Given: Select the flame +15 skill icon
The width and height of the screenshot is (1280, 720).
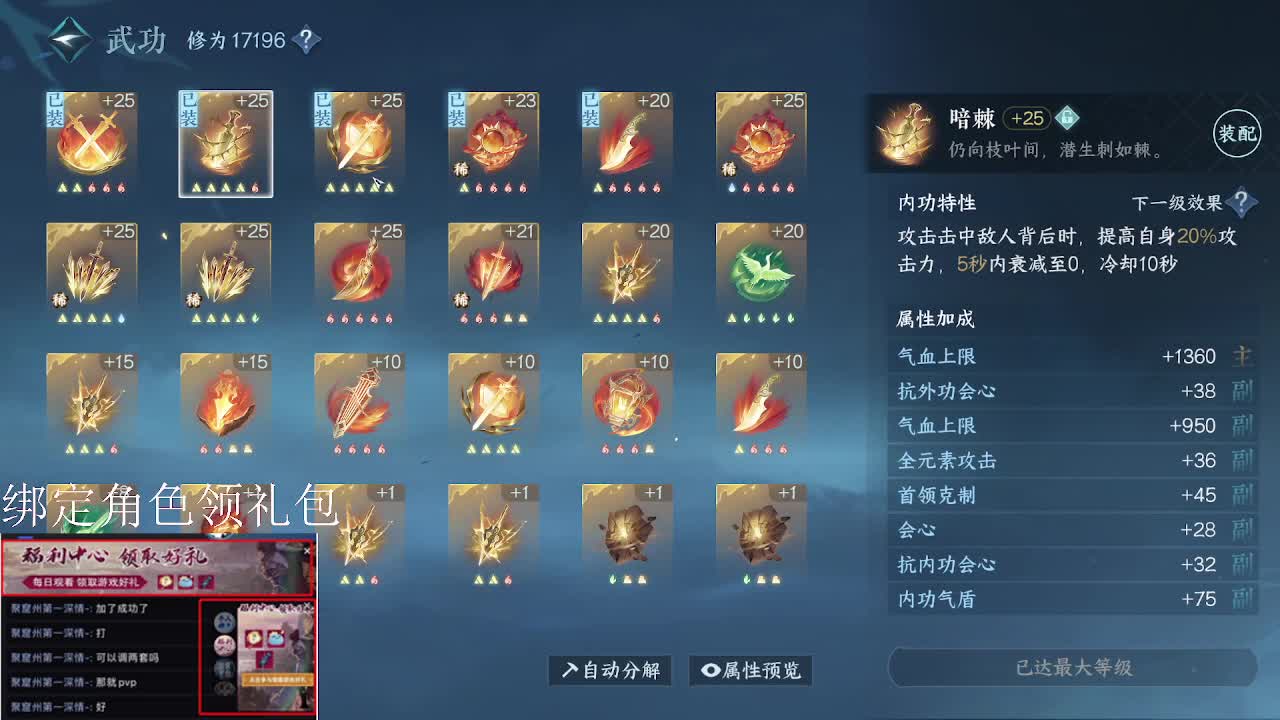Looking at the screenshot, I should pos(225,400).
